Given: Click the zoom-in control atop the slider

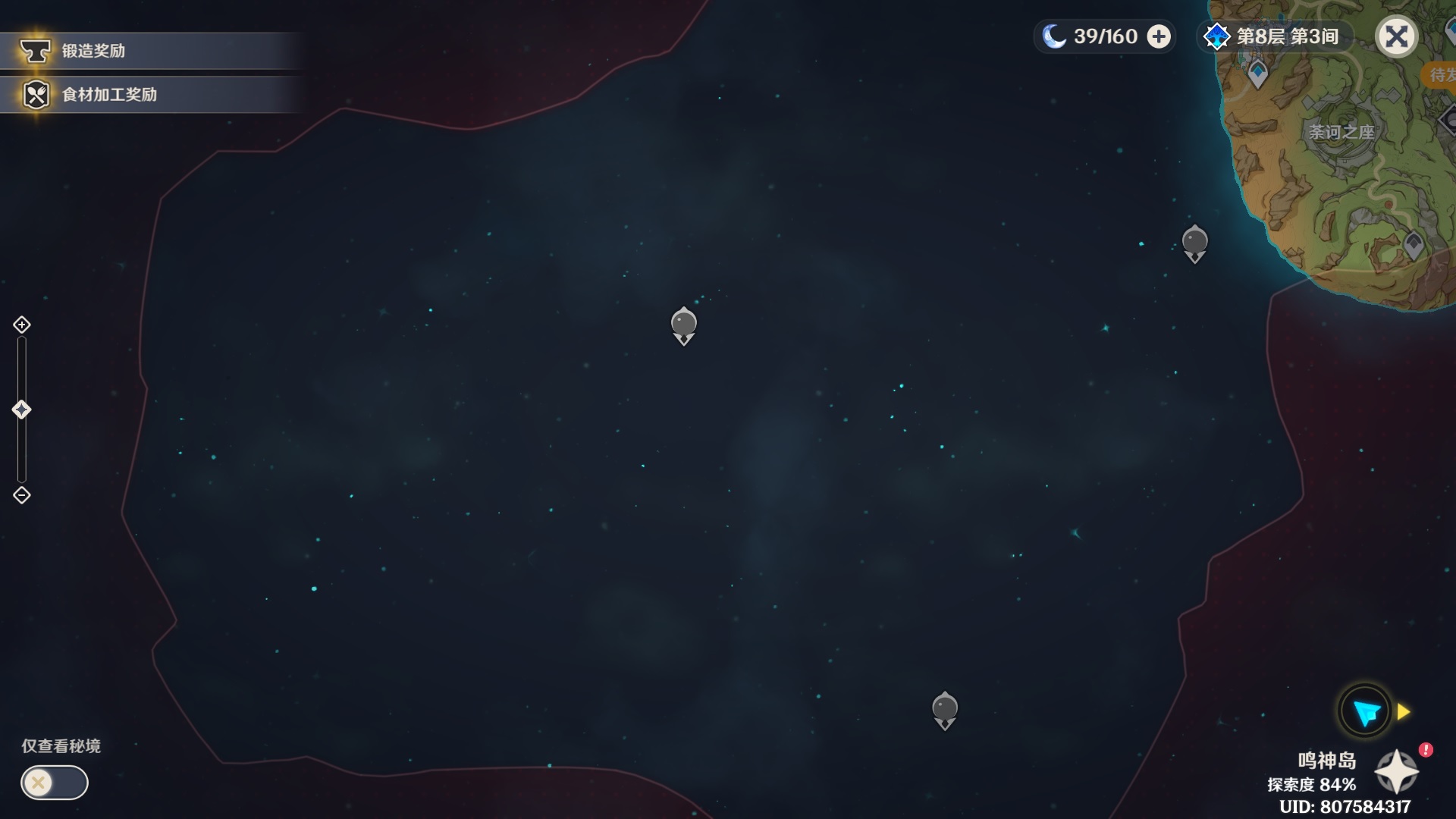Looking at the screenshot, I should (21, 324).
